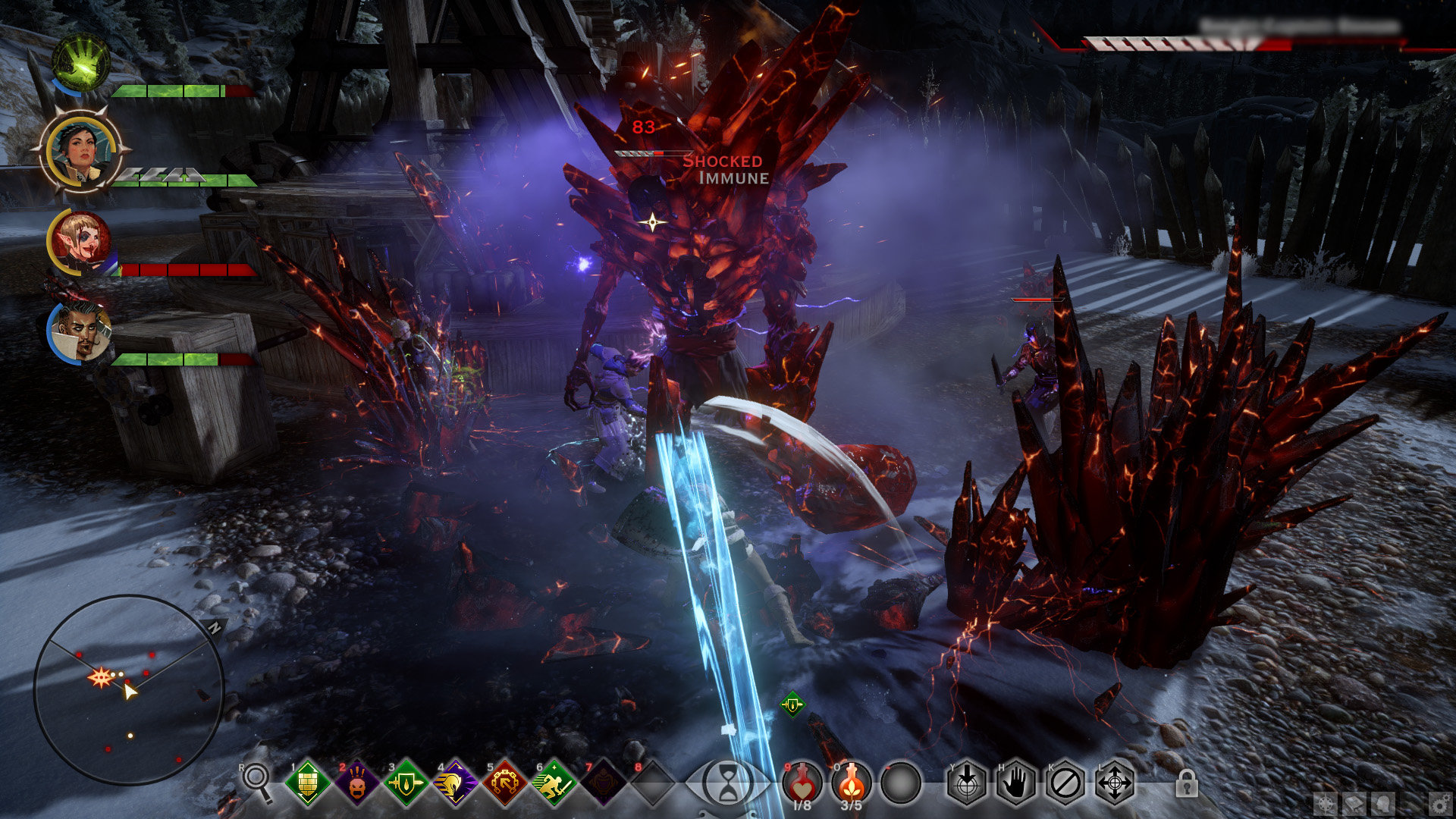Use the lunging swordsman ability in slot 6
Screen dimensions: 1456x819
click(x=554, y=782)
